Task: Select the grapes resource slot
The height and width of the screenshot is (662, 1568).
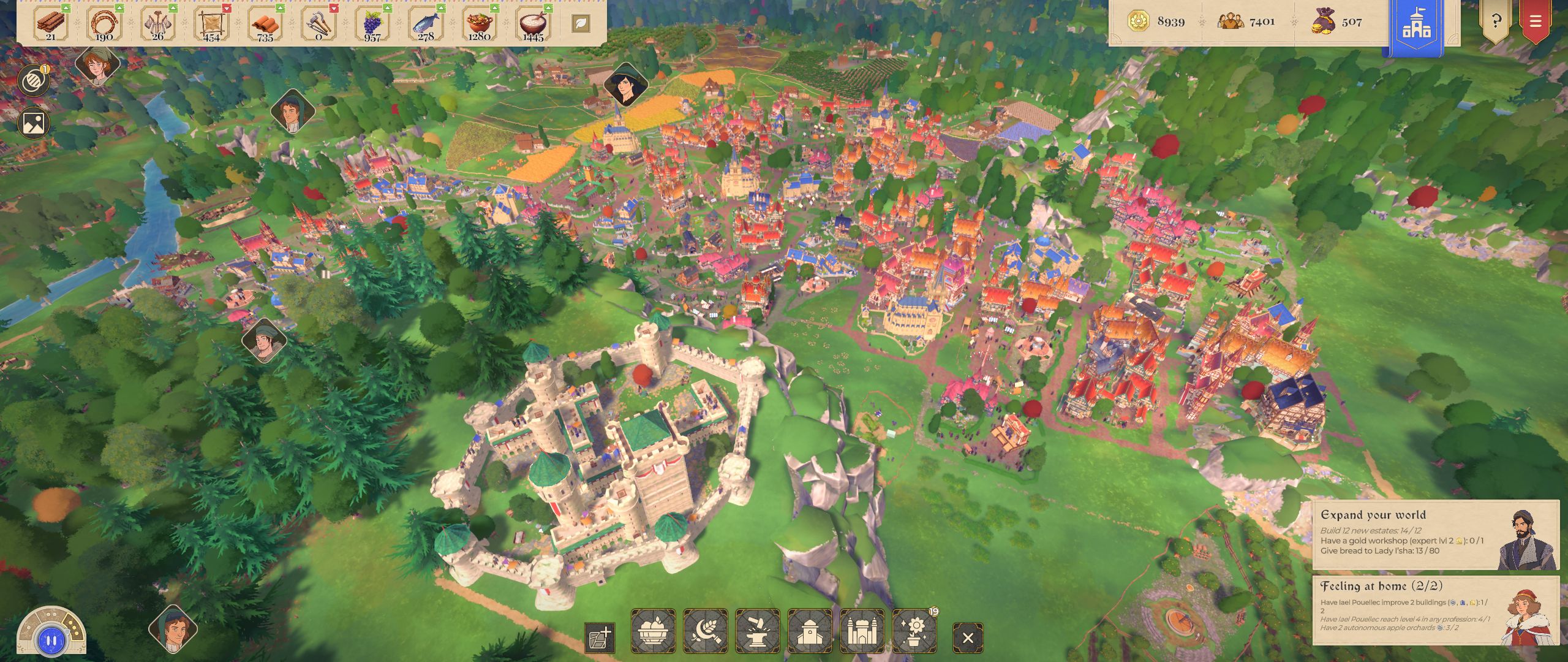Action: (x=372, y=23)
